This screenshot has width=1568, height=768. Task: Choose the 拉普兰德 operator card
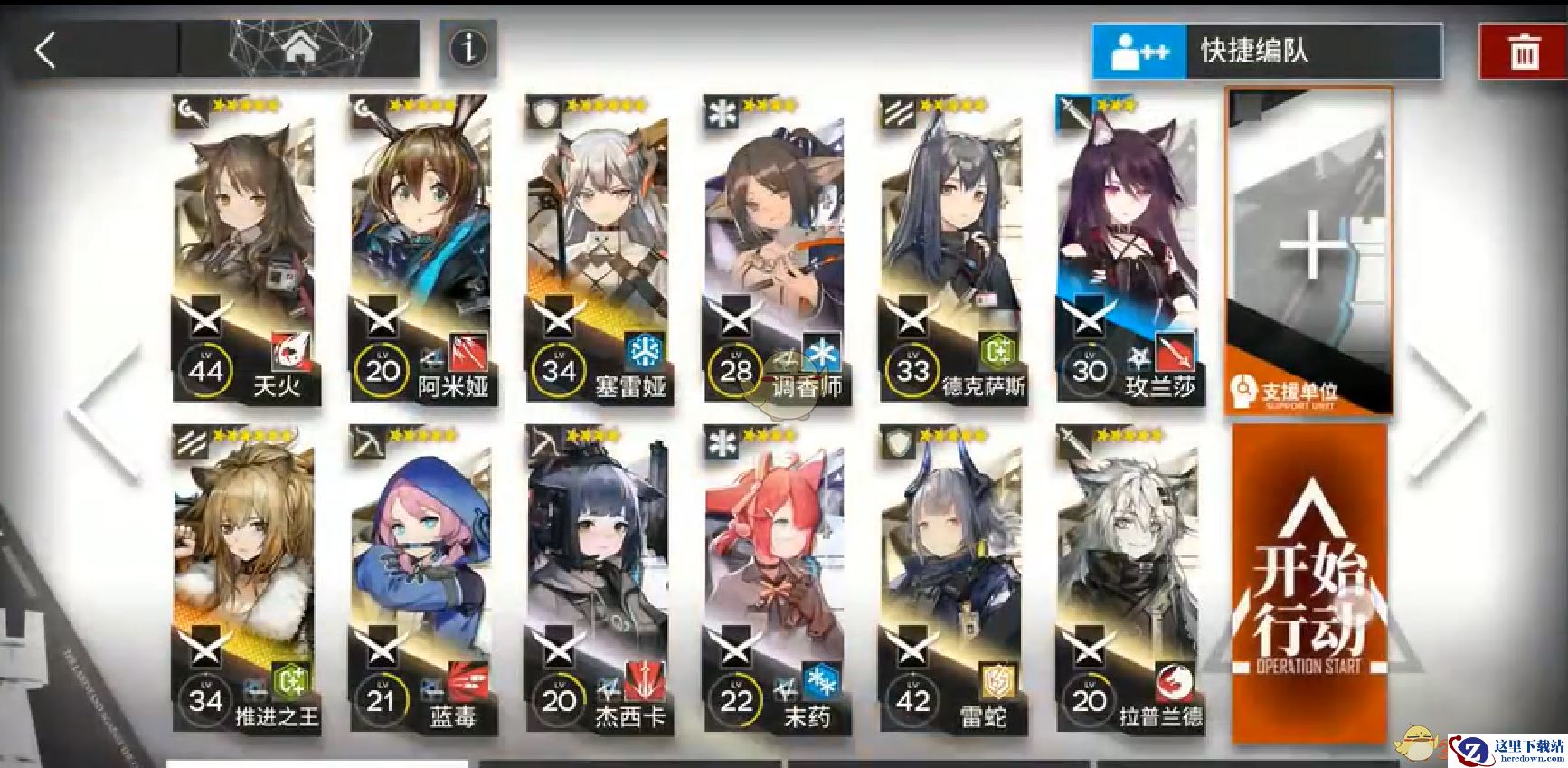1128,579
